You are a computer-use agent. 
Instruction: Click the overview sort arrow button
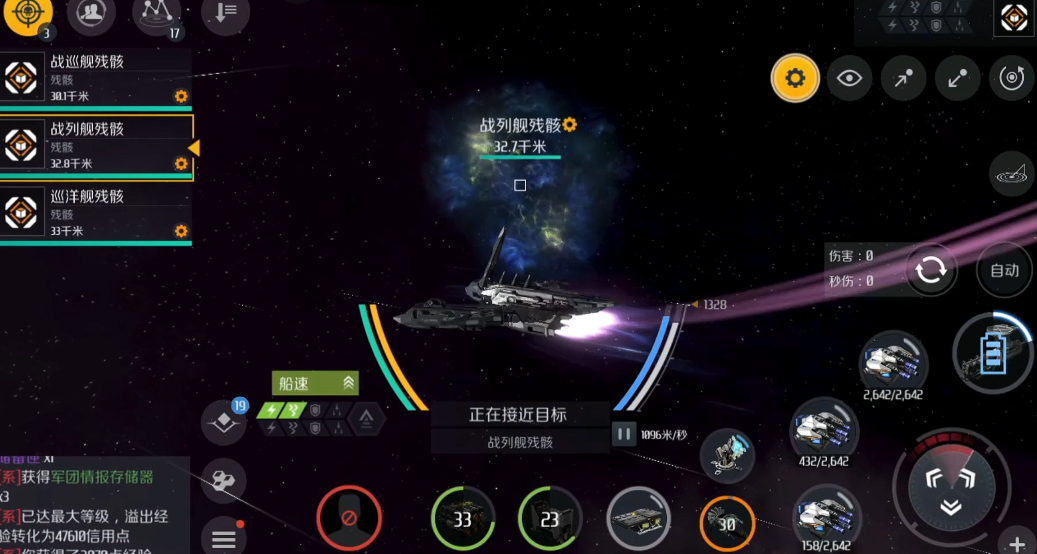click(x=225, y=13)
